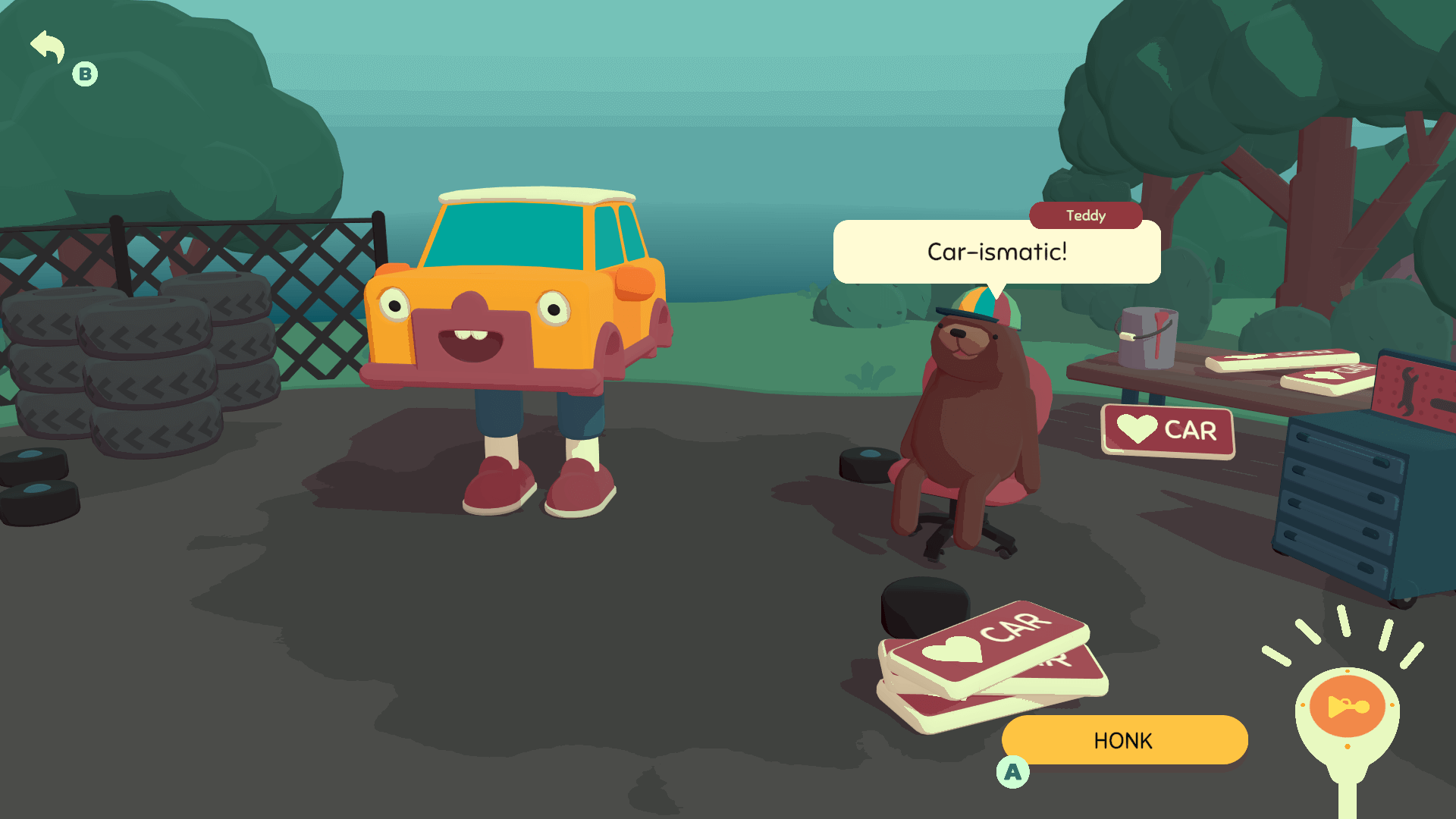Choose the HONK dialogue option
The width and height of the screenshot is (1456, 819).
pyautogui.click(x=1124, y=740)
